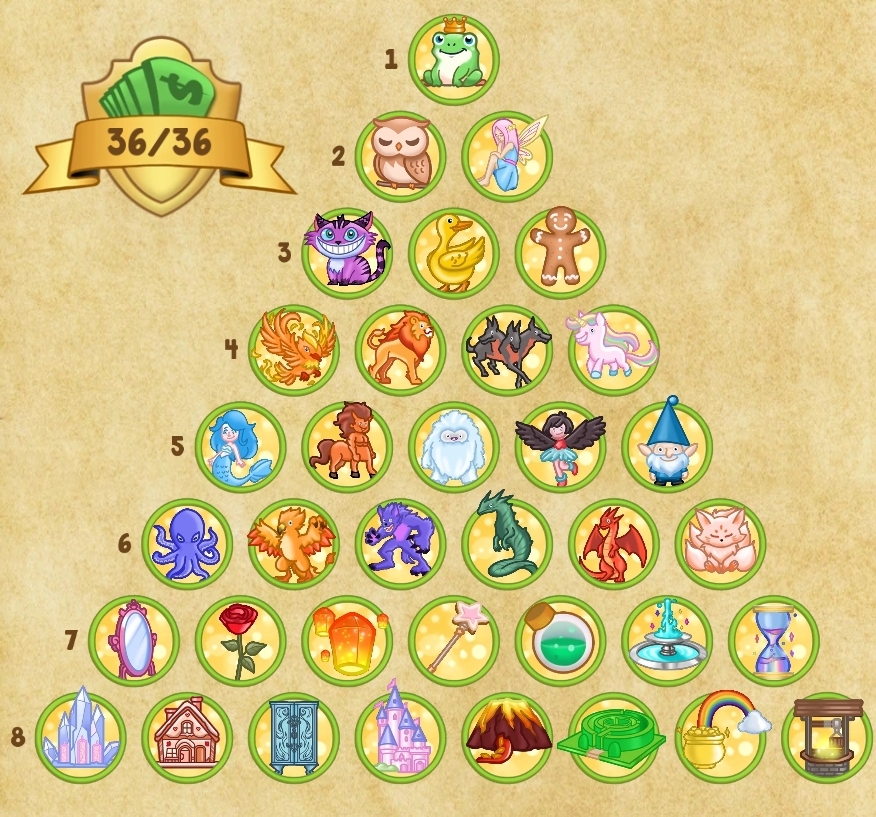Click the white yeti badge

point(453,447)
